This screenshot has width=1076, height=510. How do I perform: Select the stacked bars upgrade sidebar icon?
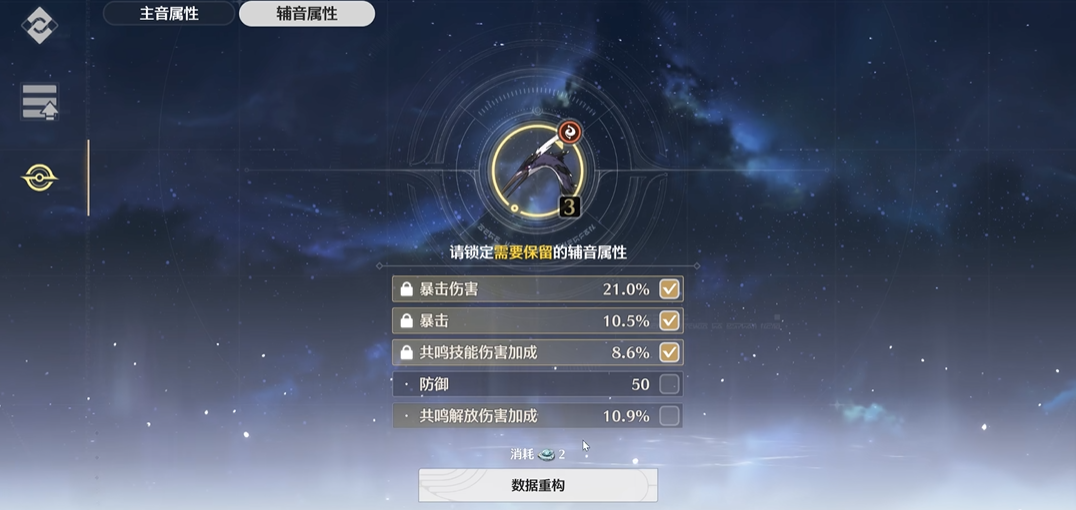(x=40, y=102)
